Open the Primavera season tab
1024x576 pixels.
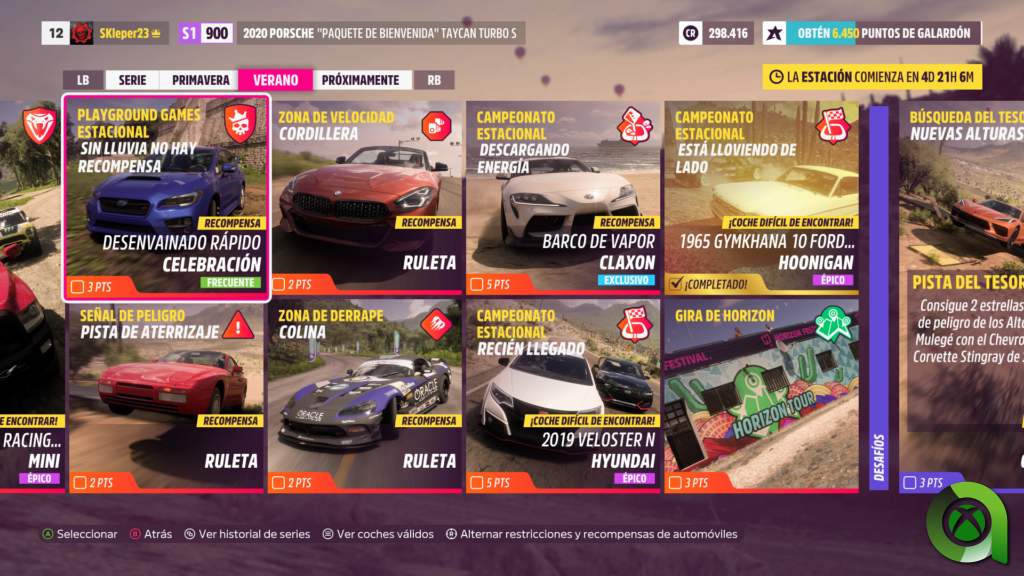point(200,80)
